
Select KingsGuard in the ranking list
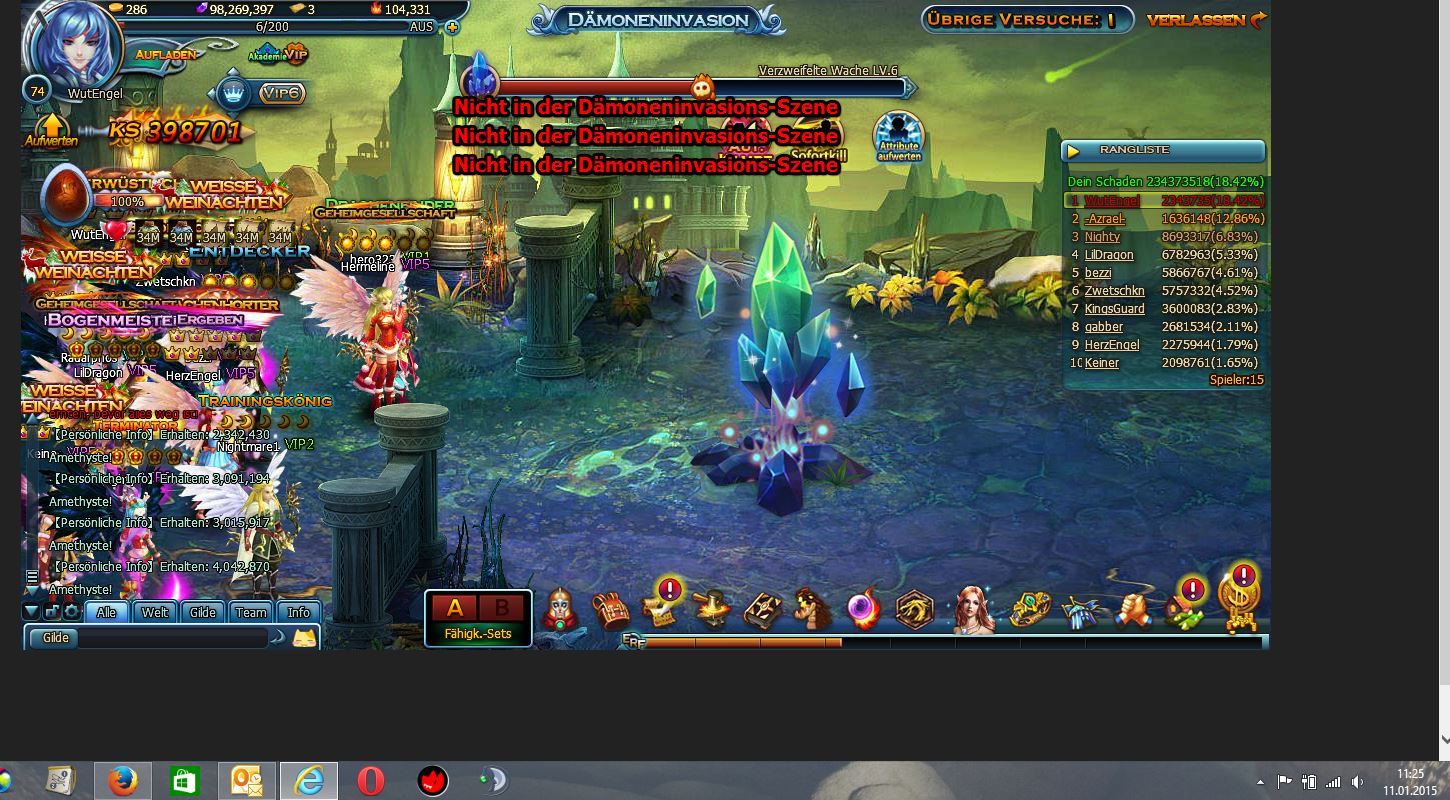(1114, 309)
